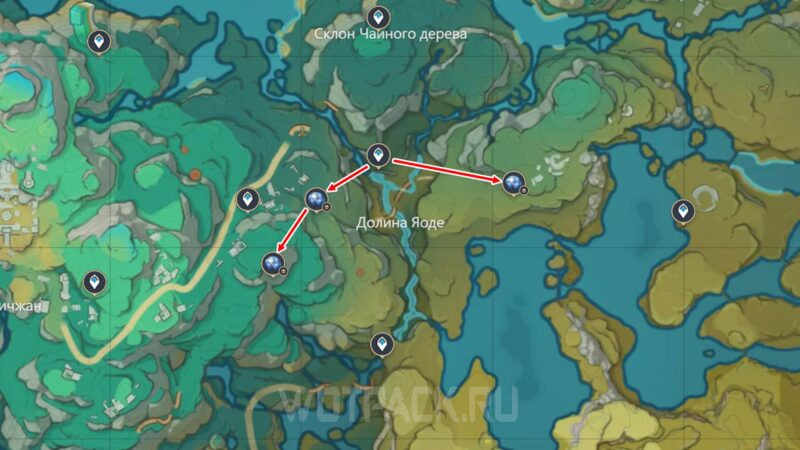
Task: Click the orb marker at the lowest arrow's end
Action: pos(272,263)
